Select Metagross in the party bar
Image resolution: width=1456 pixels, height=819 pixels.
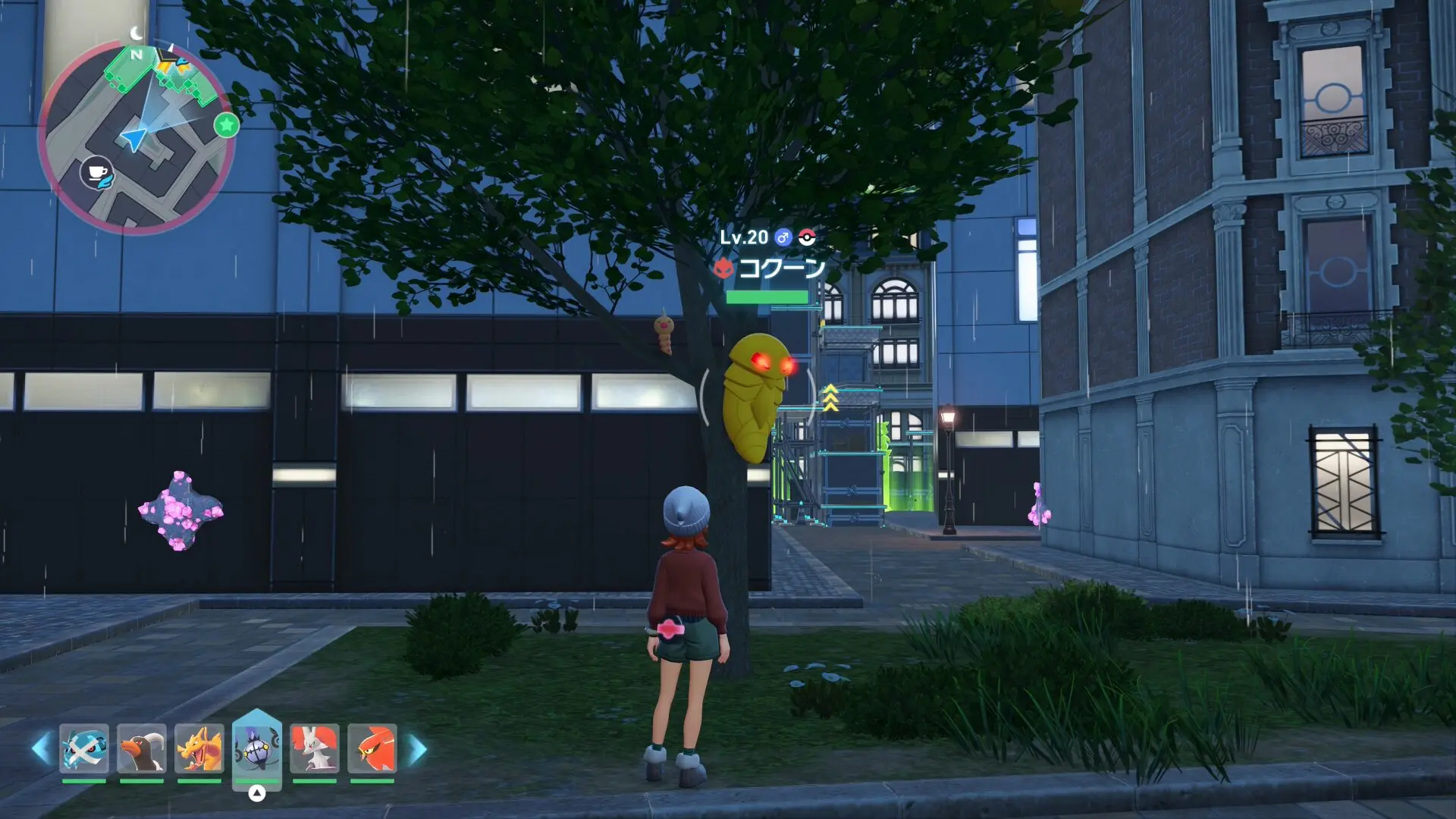[x=84, y=748]
